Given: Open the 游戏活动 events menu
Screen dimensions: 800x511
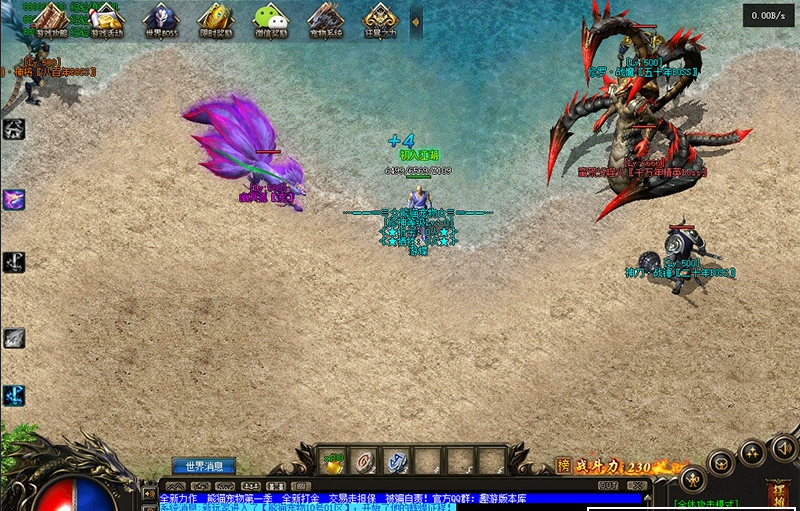Looking at the screenshot, I should click(106, 20).
